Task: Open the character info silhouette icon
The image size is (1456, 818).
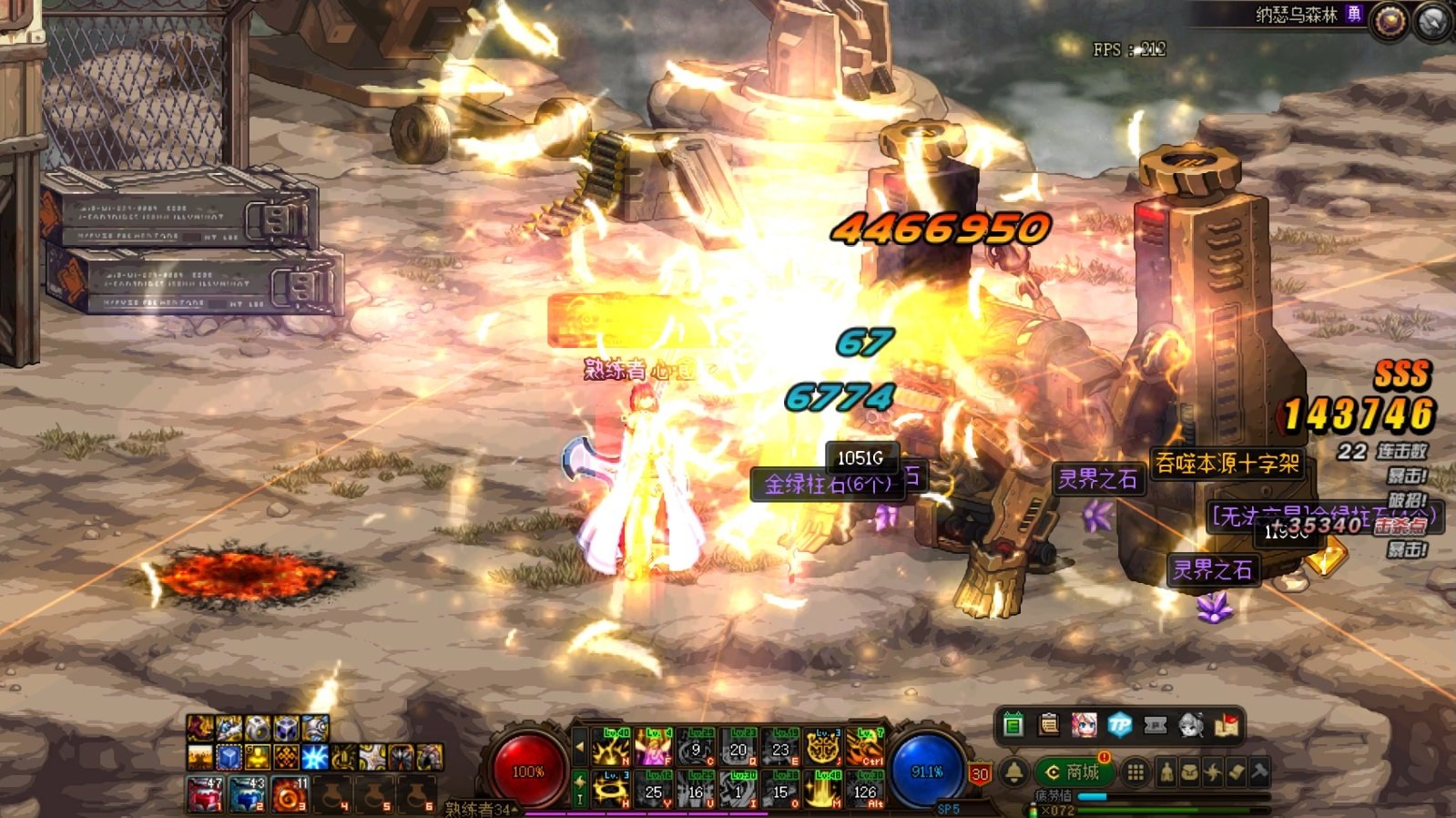Action: [x=1166, y=772]
